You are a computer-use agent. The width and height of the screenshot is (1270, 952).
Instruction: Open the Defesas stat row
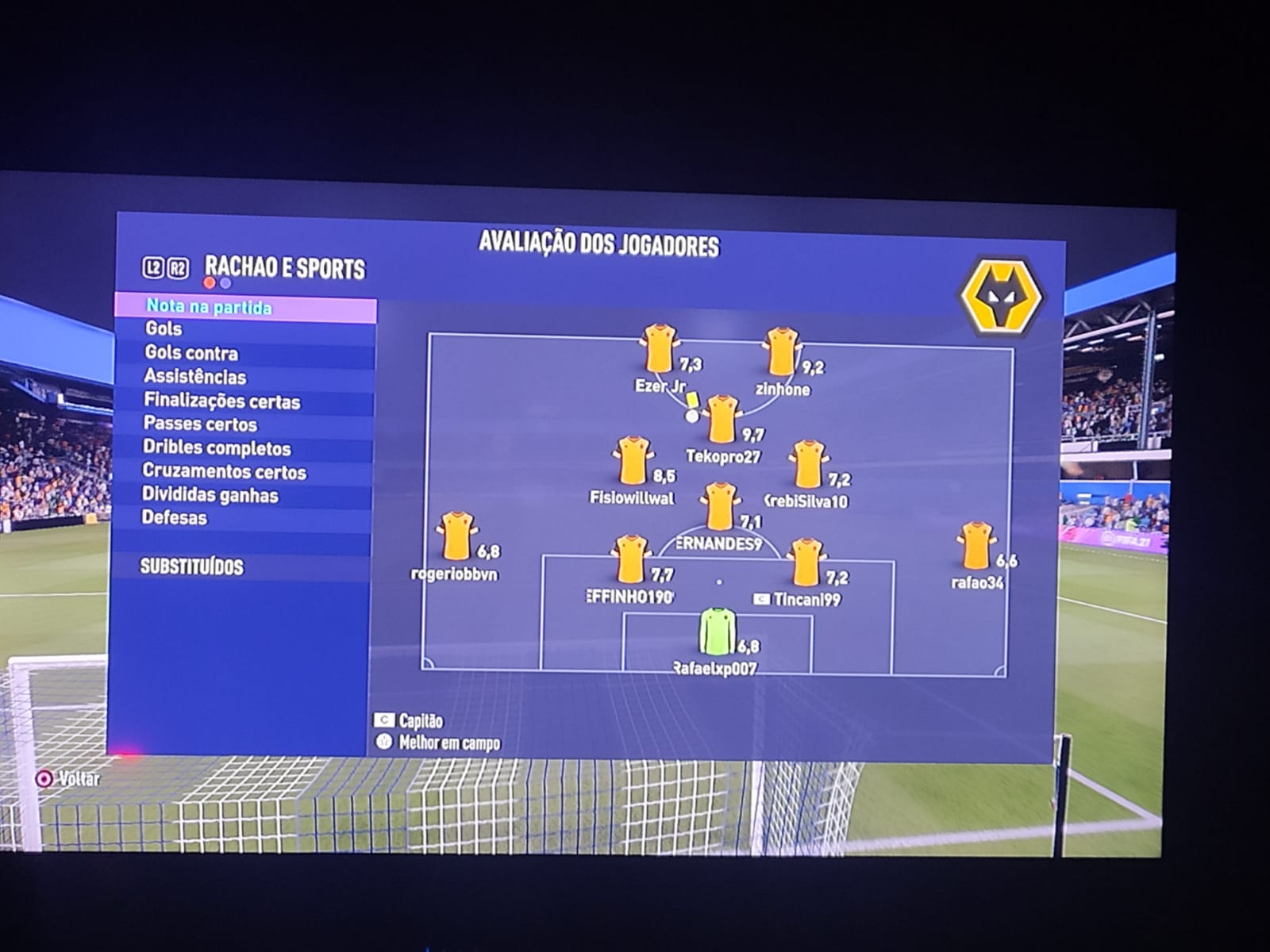[x=174, y=518]
